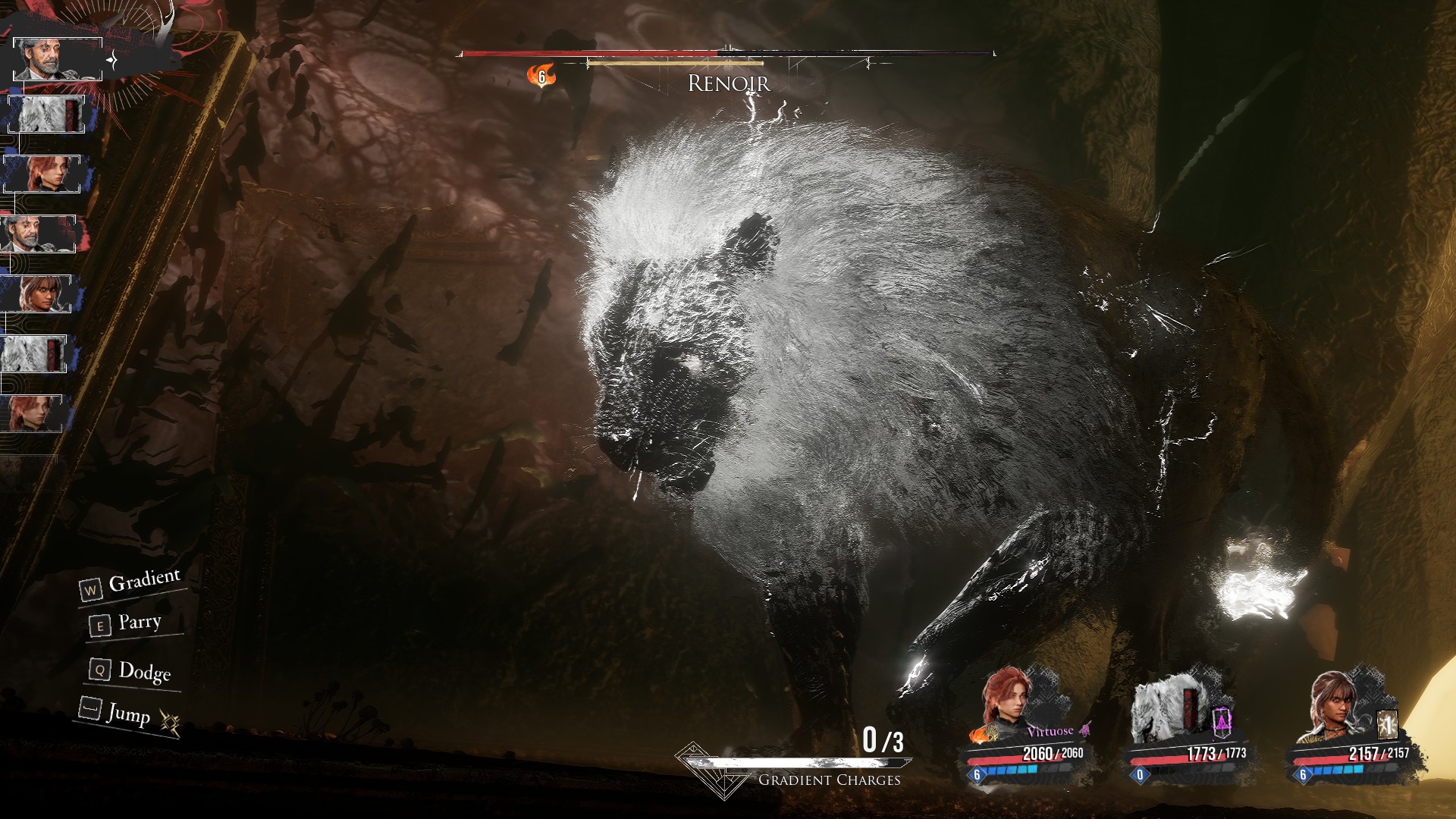Click the Renoir boss name label
This screenshot has height=819, width=1456.
(728, 83)
